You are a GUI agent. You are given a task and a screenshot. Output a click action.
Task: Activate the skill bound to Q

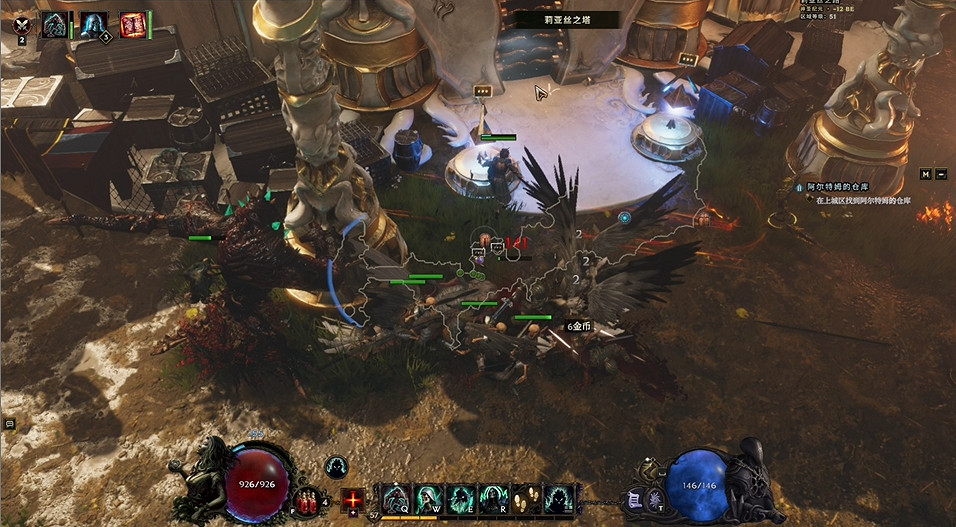[396, 498]
